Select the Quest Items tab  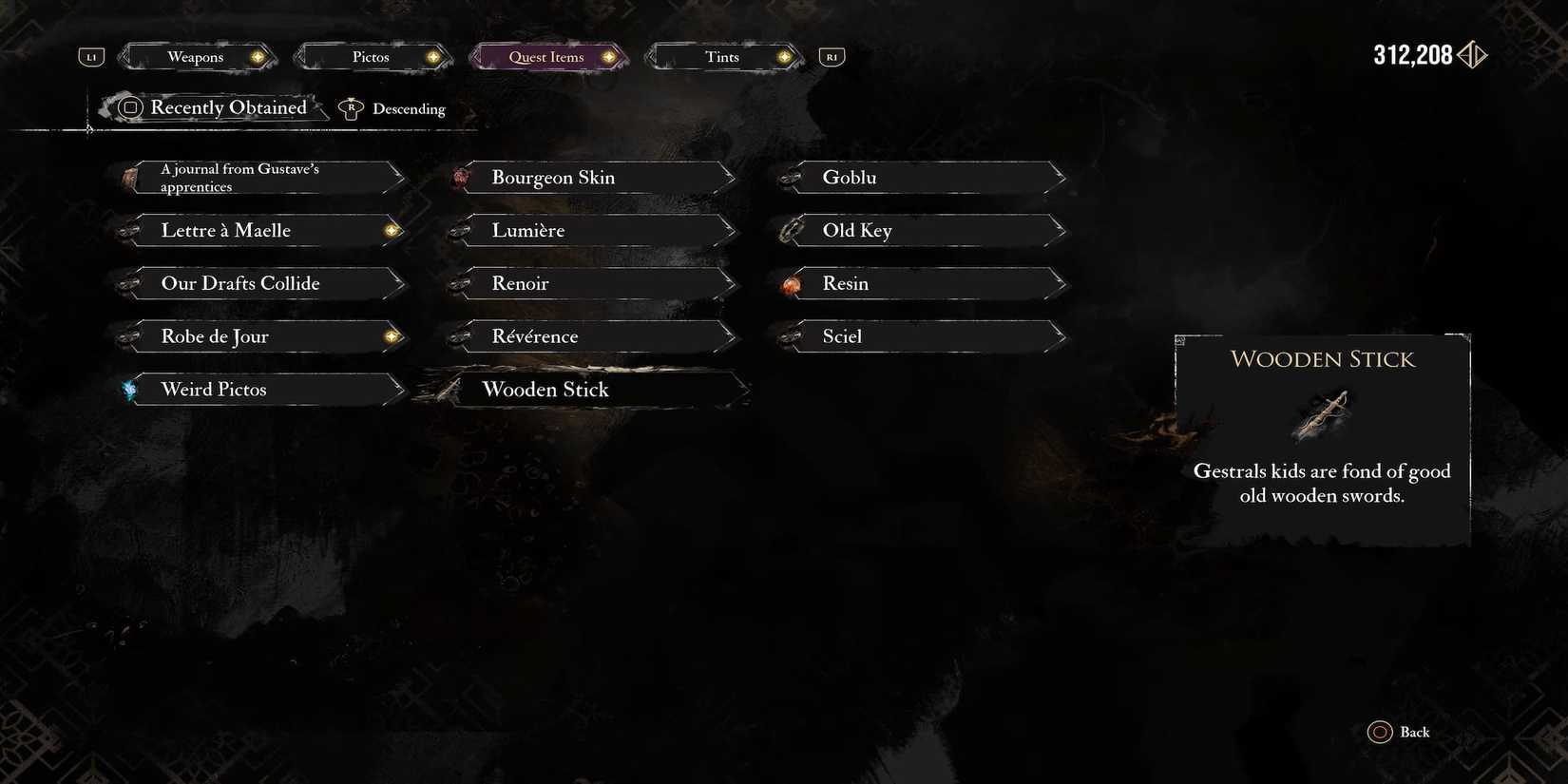(x=546, y=57)
